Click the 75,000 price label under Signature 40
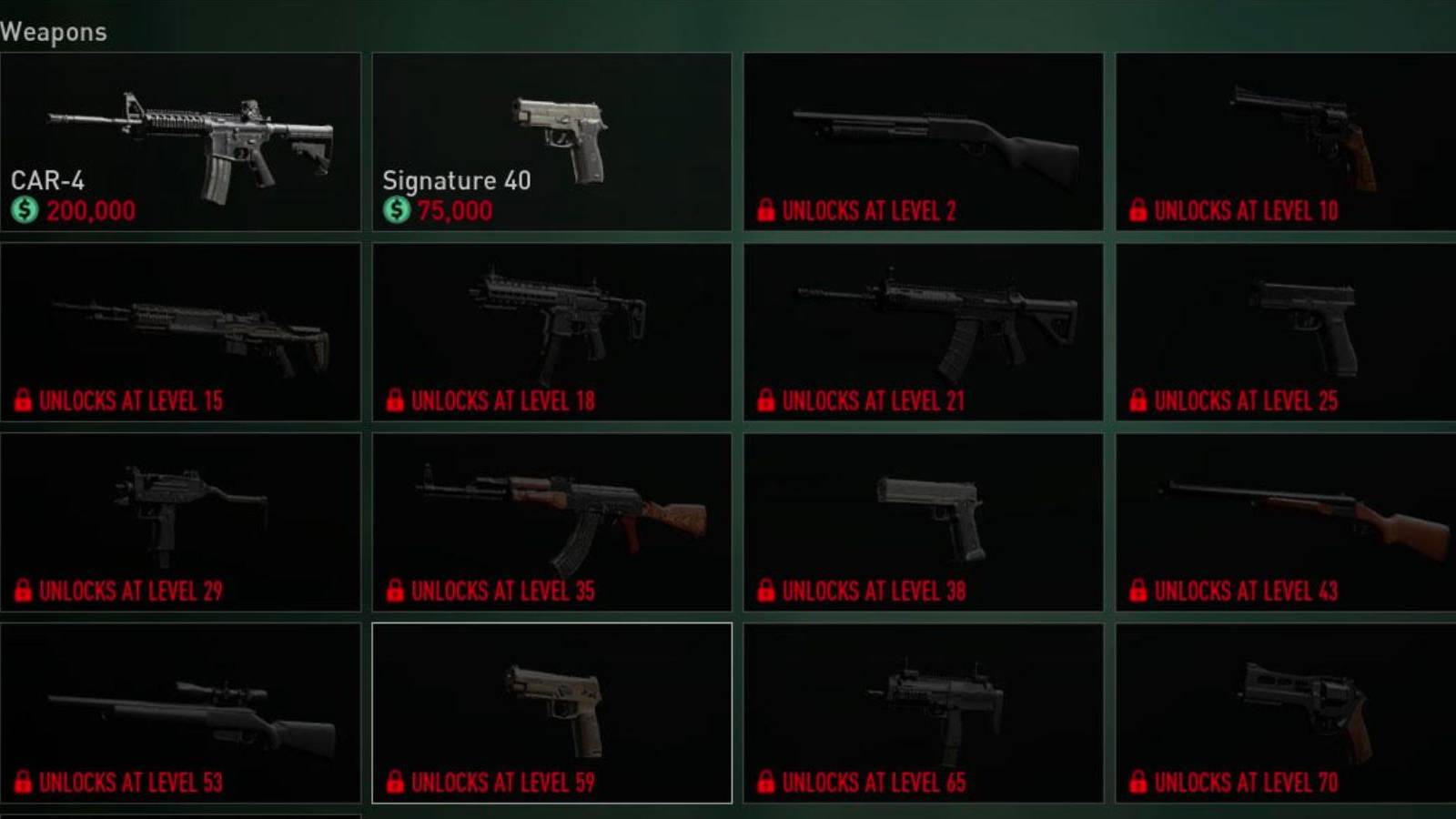The width and height of the screenshot is (1456, 819). tap(453, 210)
